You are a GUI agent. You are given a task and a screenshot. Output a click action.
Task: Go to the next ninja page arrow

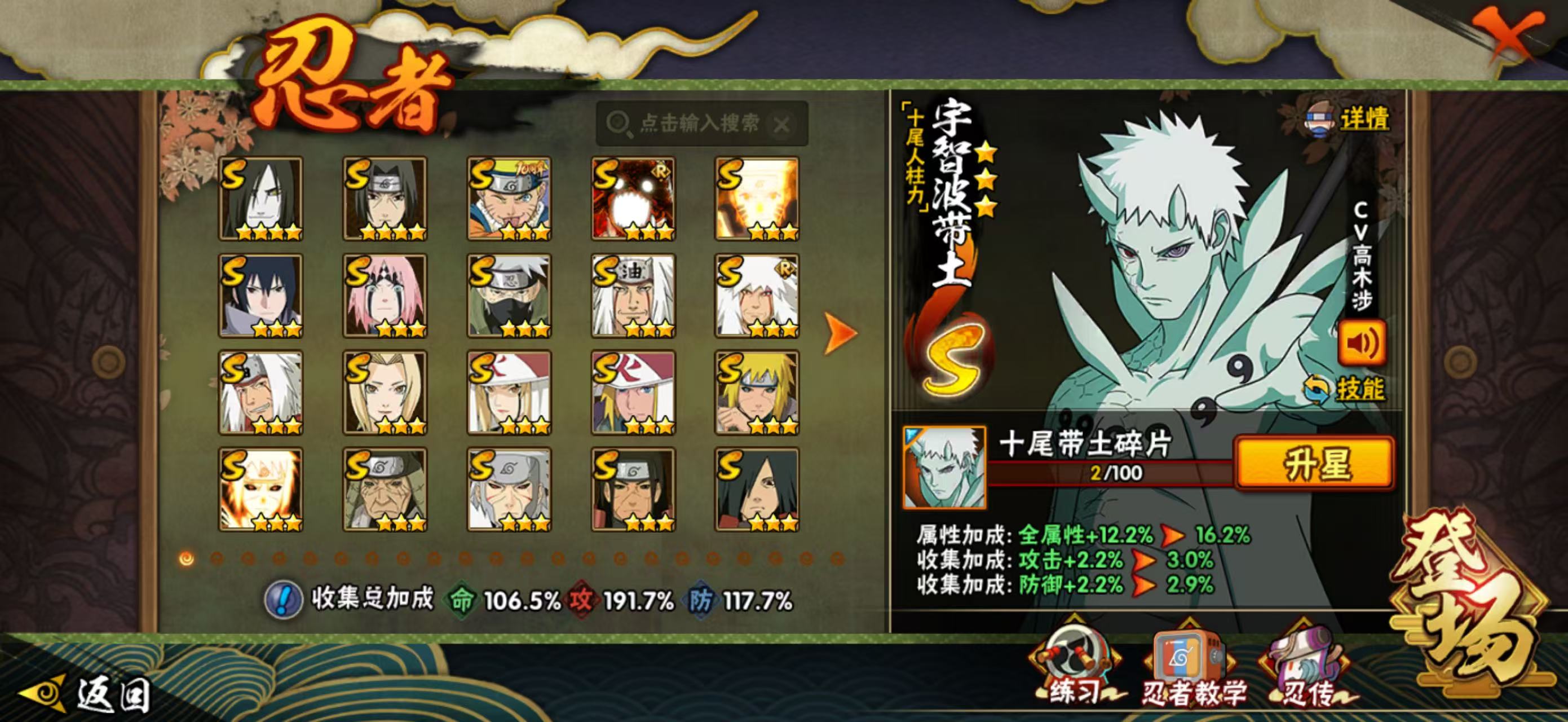pyautogui.click(x=840, y=332)
